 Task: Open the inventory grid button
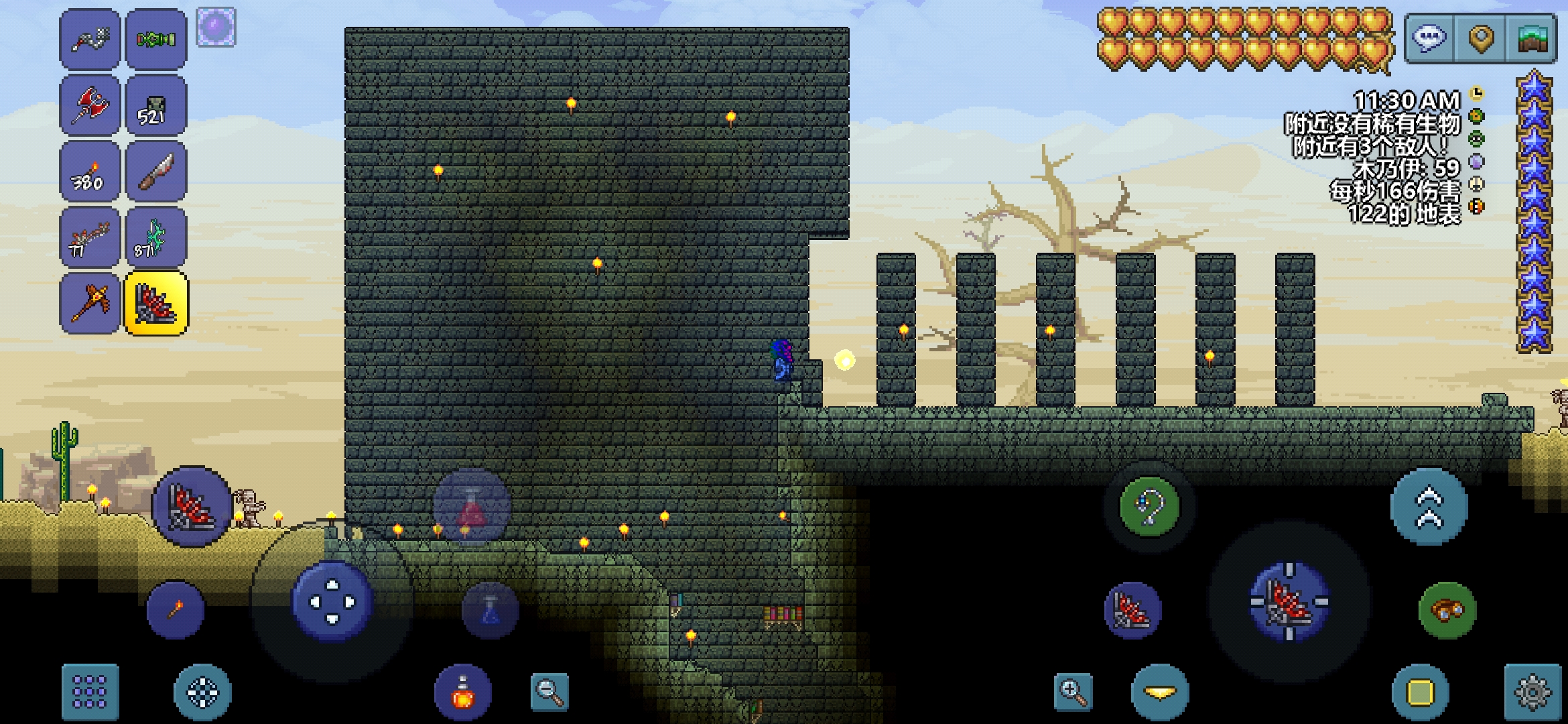pyautogui.click(x=90, y=691)
